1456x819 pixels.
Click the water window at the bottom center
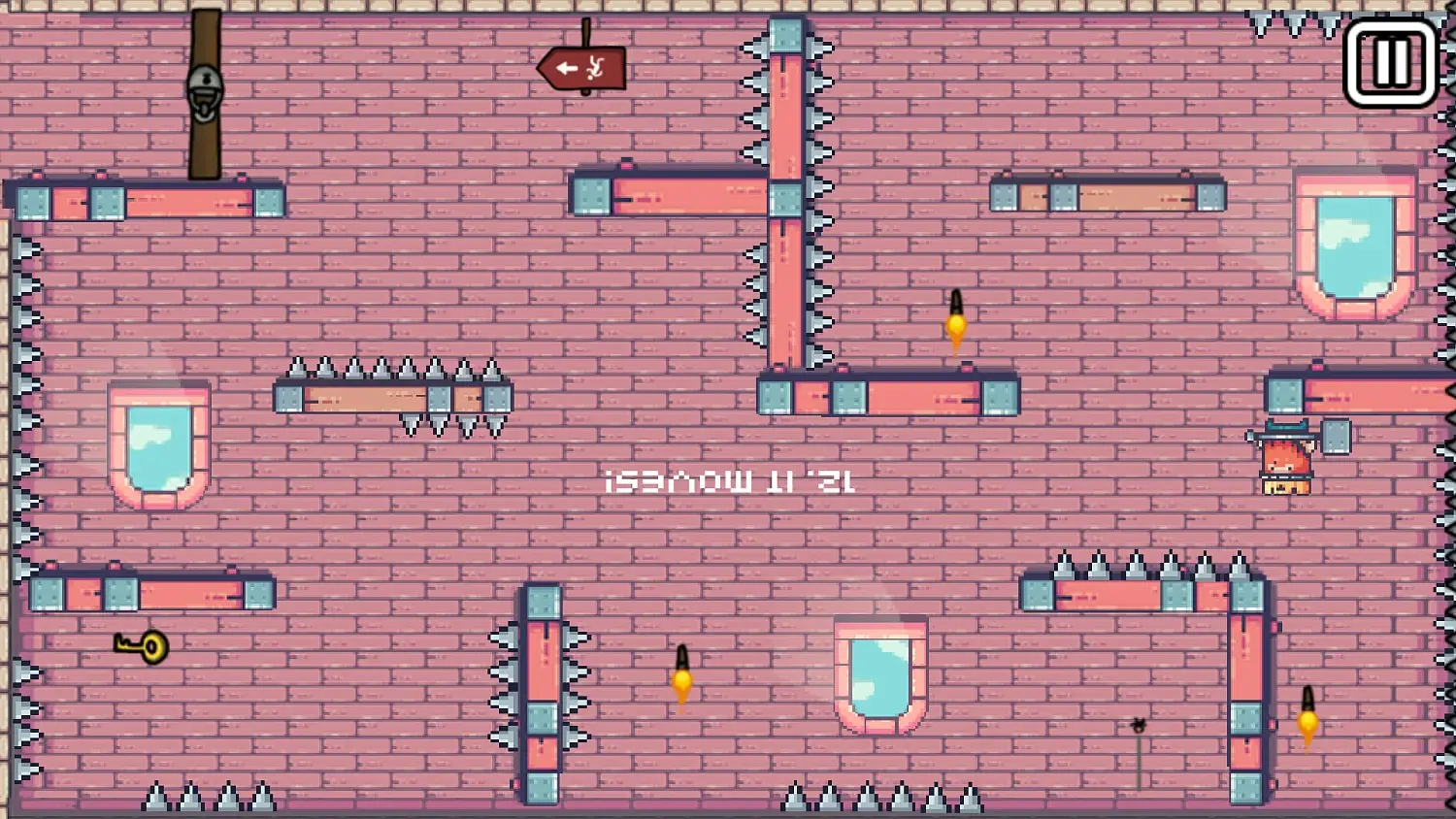[878, 674]
